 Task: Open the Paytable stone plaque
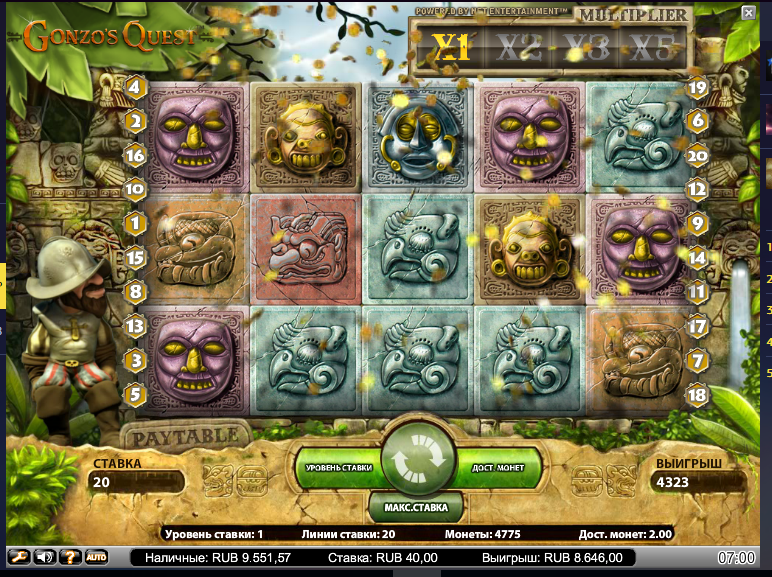click(x=187, y=436)
